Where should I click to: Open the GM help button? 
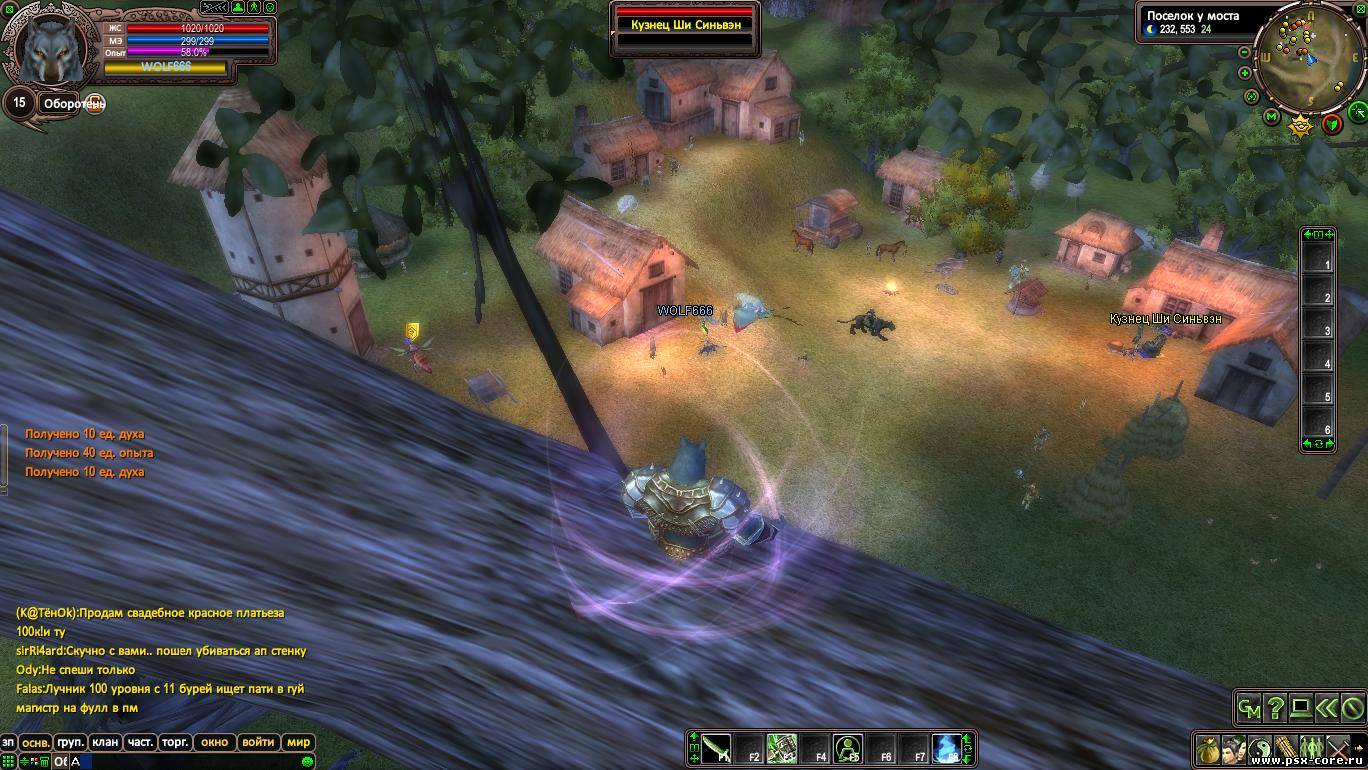tap(1249, 708)
